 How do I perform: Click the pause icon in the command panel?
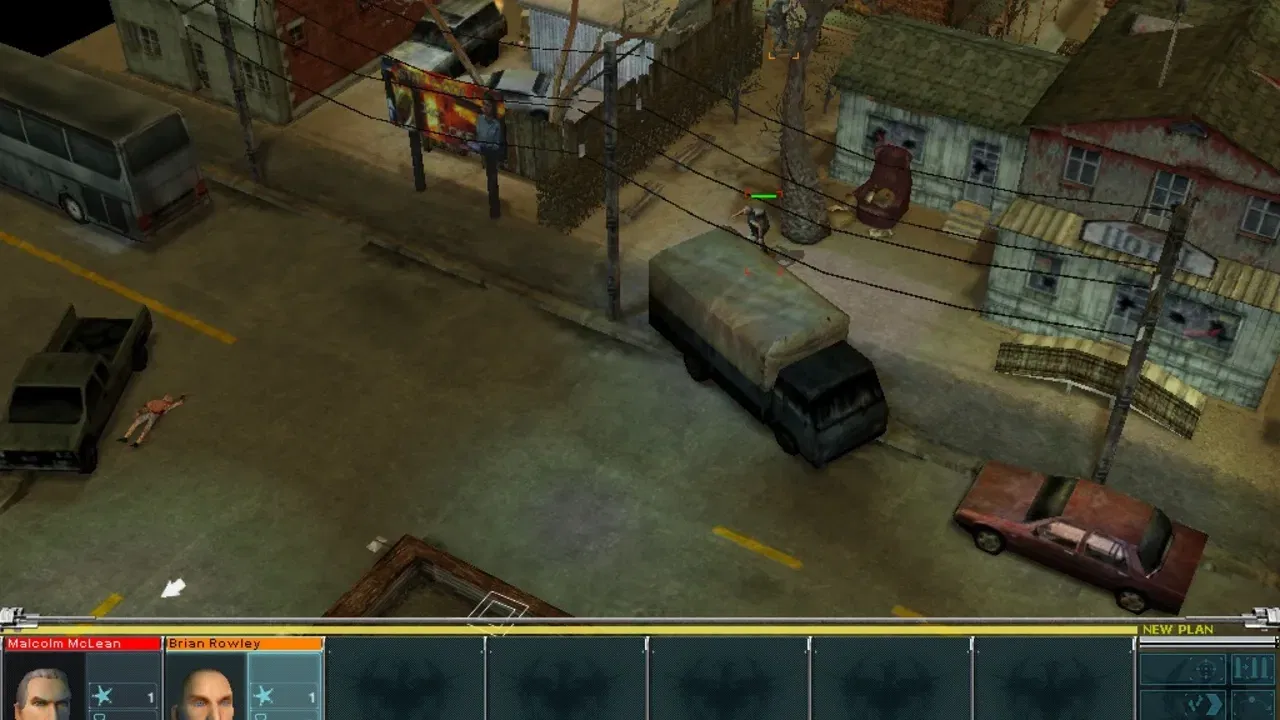(x=1253, y=668)
